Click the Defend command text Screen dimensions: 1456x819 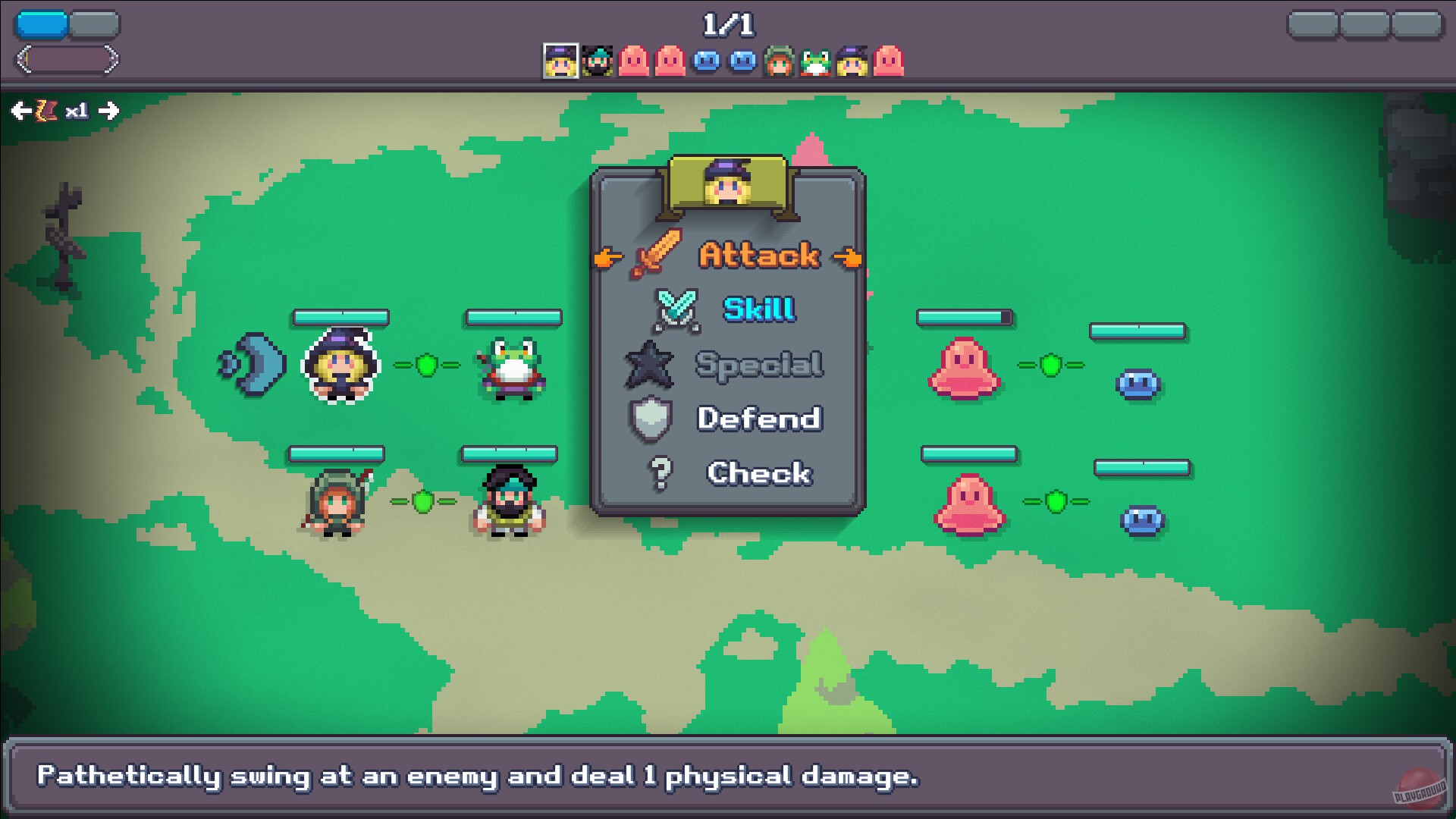point(758,419)
